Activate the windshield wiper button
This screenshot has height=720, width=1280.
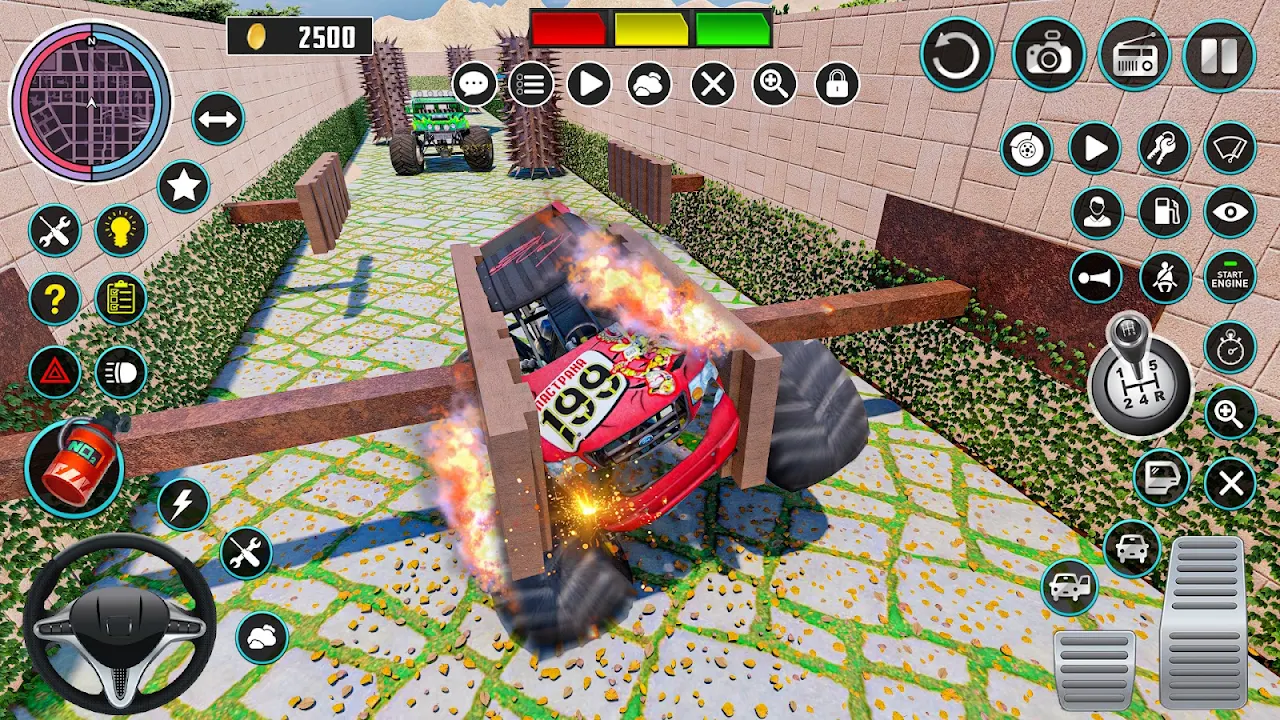click(1229, 149)
